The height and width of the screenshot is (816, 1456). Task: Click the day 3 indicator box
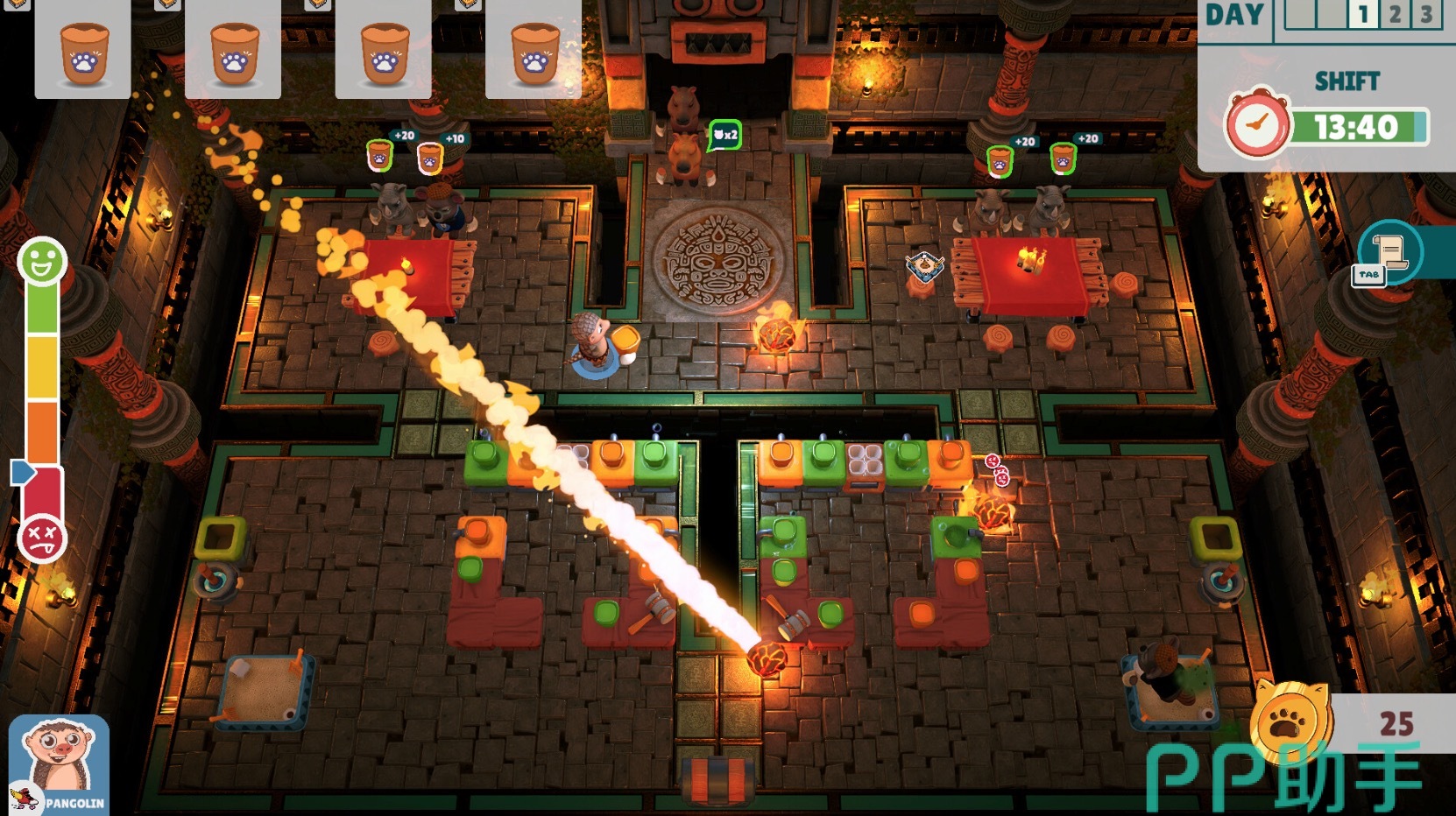pos(1426,15)
